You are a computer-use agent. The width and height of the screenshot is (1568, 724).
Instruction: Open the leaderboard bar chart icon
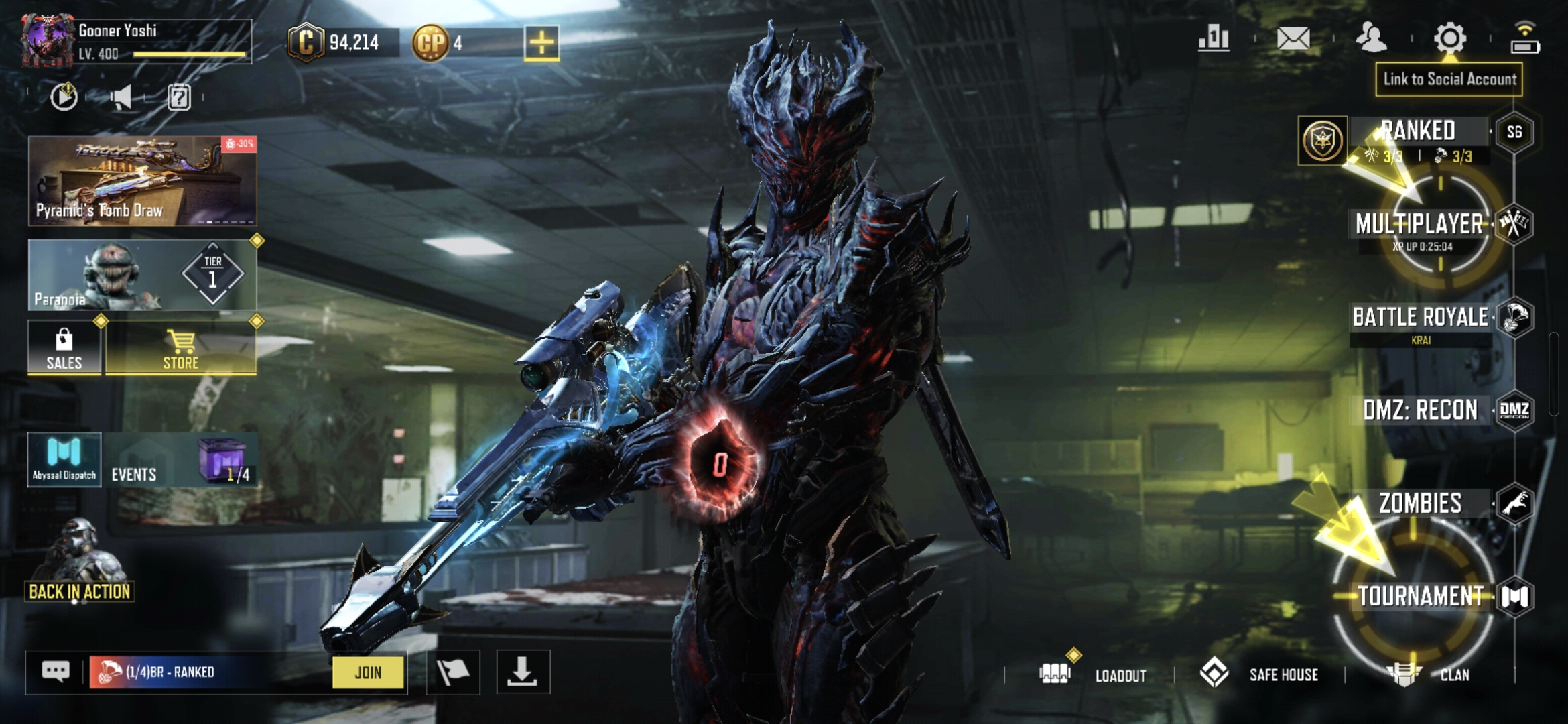pos(1214,38)
